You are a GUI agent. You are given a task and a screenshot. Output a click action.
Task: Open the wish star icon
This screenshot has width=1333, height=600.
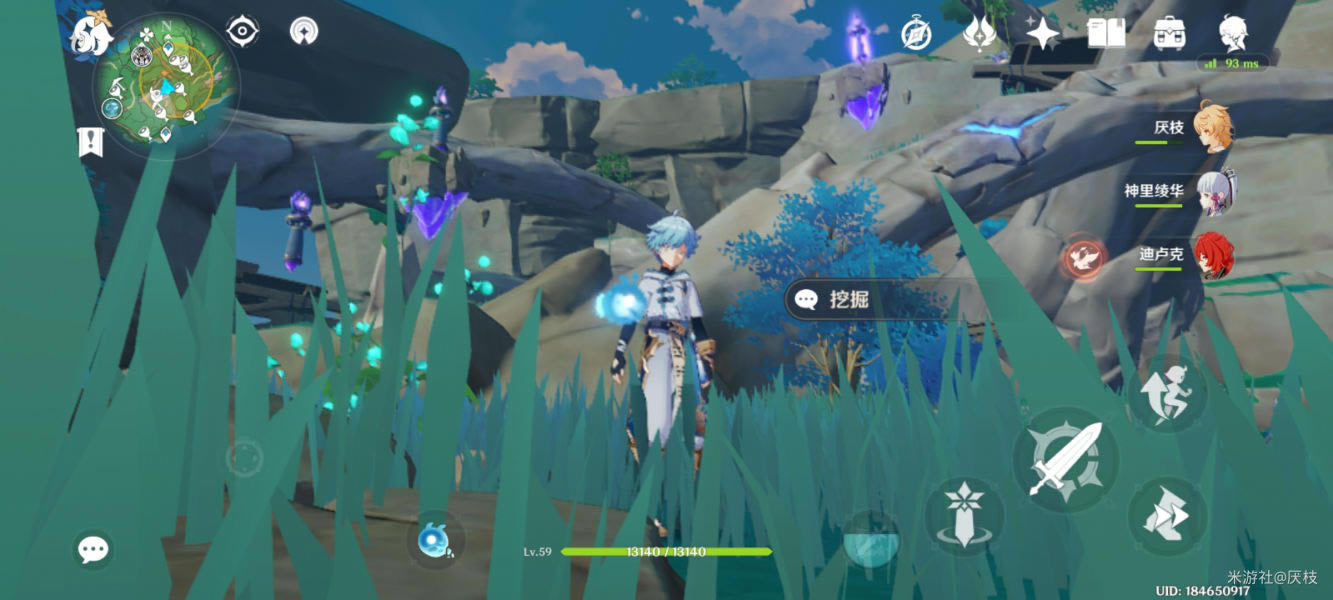point(1042,34)
